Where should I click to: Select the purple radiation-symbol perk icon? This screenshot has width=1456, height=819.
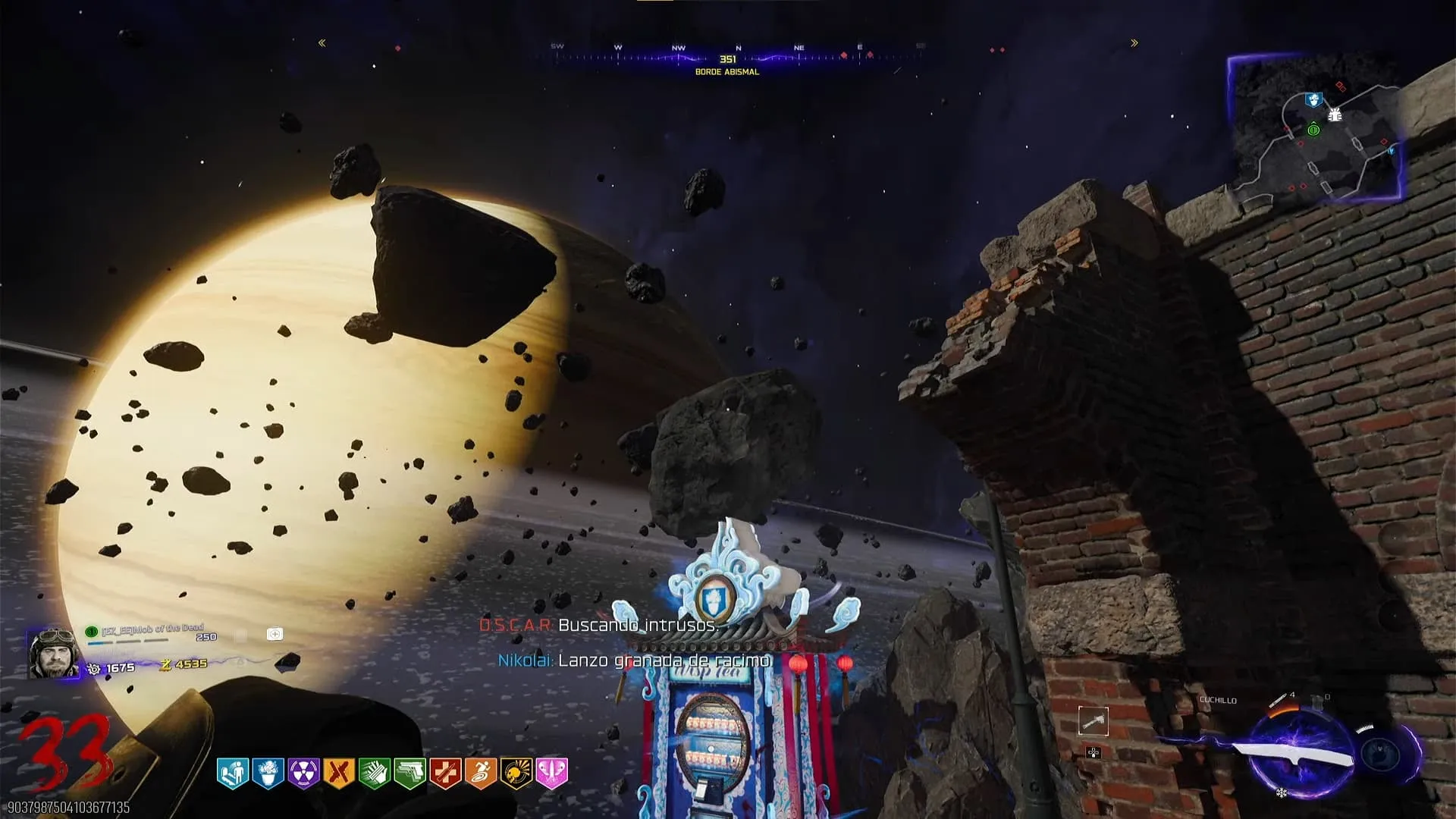click(x=303, y=773)
